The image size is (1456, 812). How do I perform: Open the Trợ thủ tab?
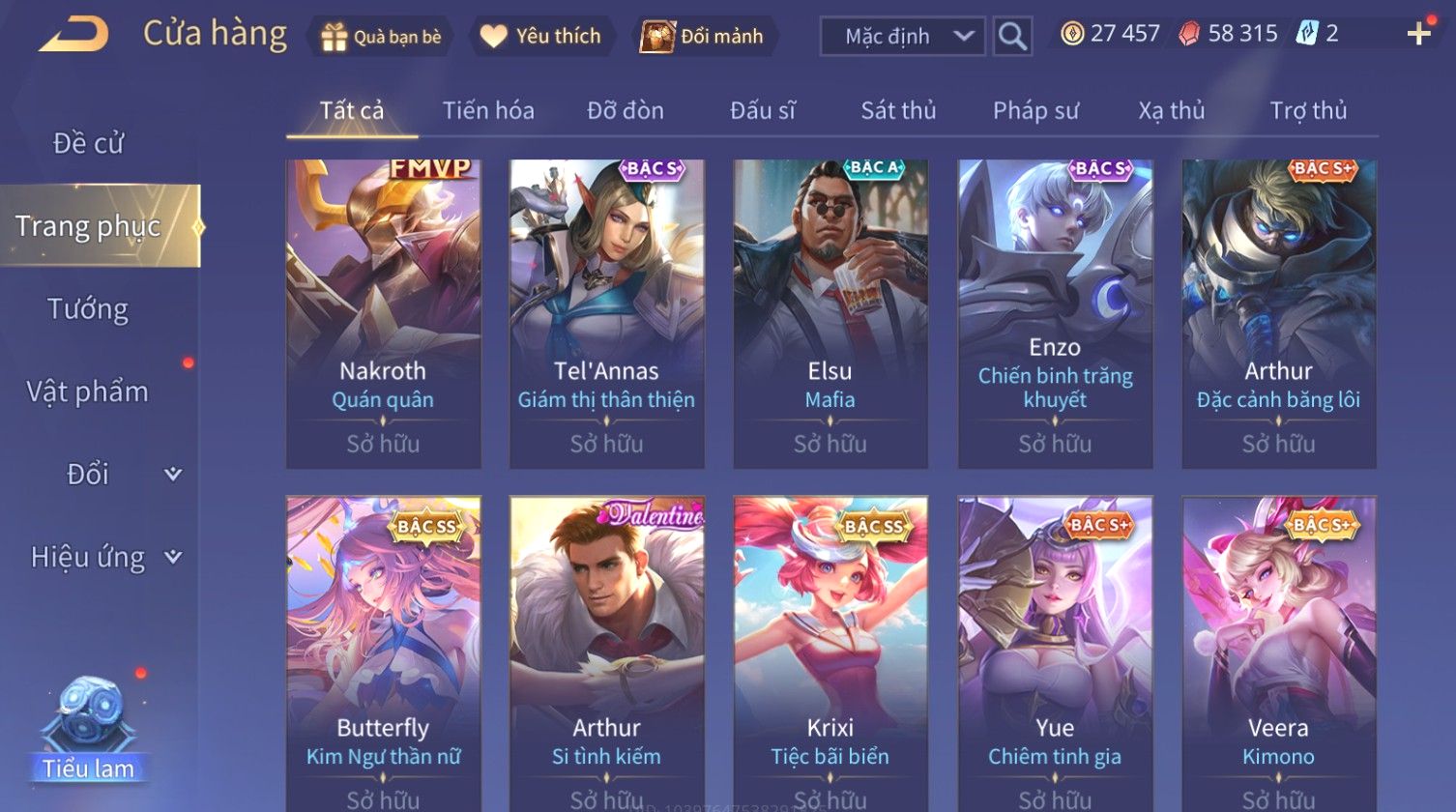point(1308,111)
